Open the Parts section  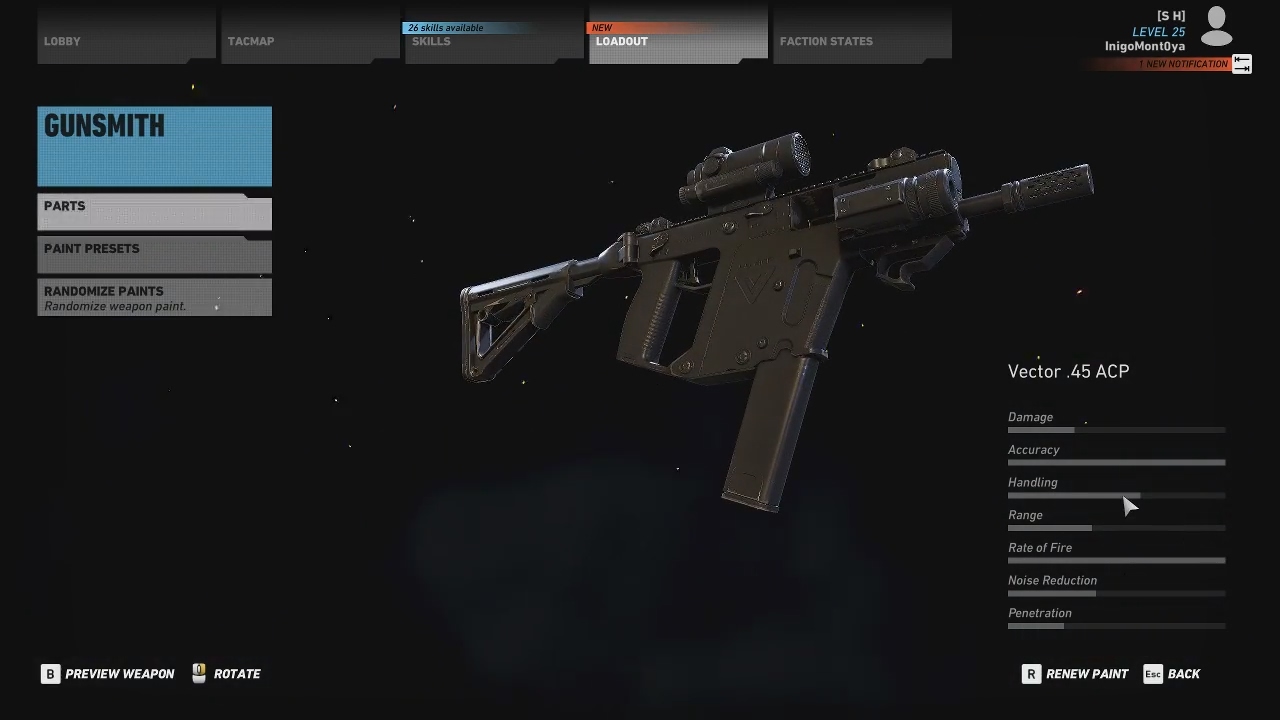pos(154,212)
